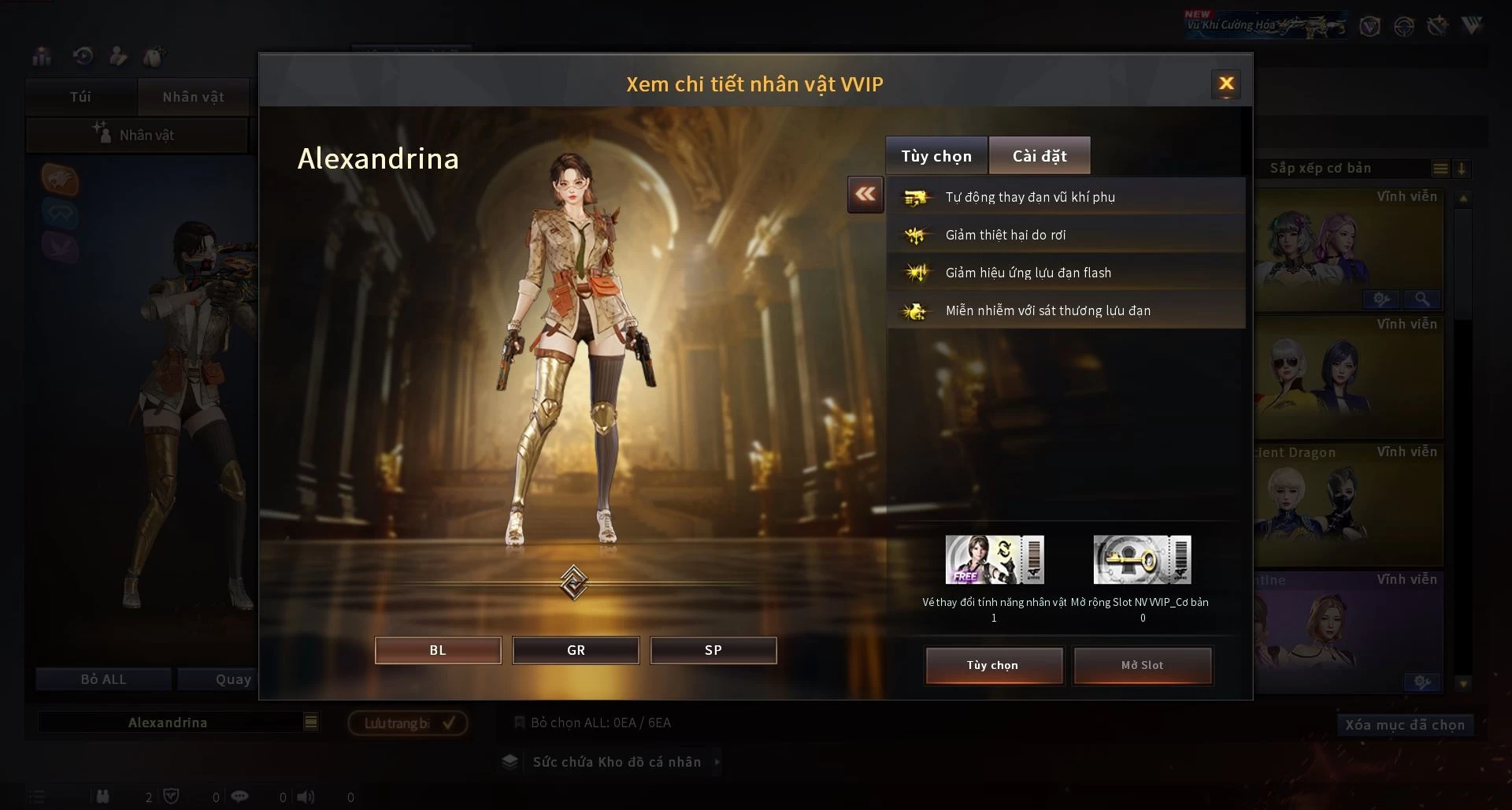
Task: Click the bottom Tùy chọn button
Action: pos(993,665)
